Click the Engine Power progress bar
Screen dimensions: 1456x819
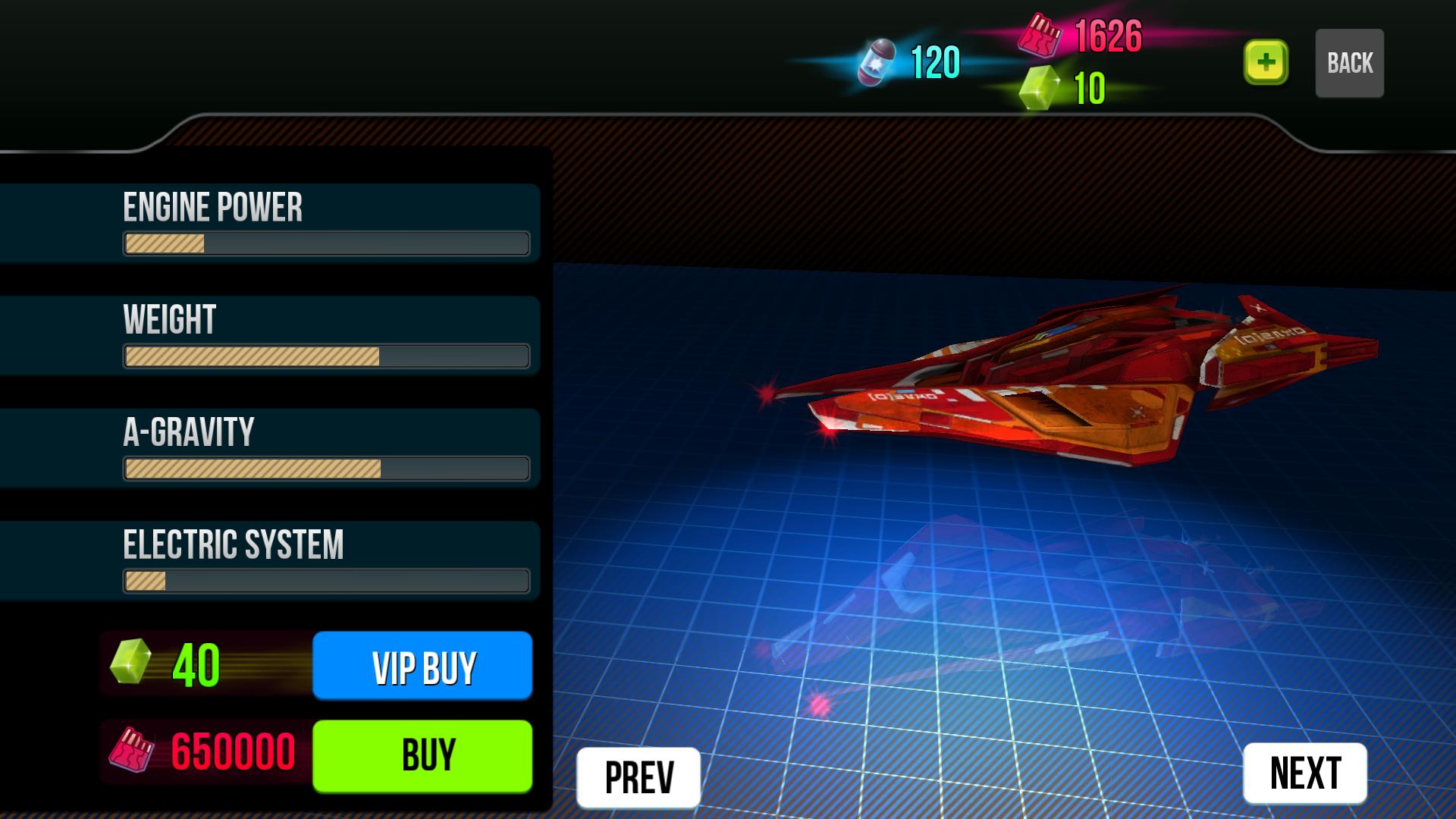326,245
